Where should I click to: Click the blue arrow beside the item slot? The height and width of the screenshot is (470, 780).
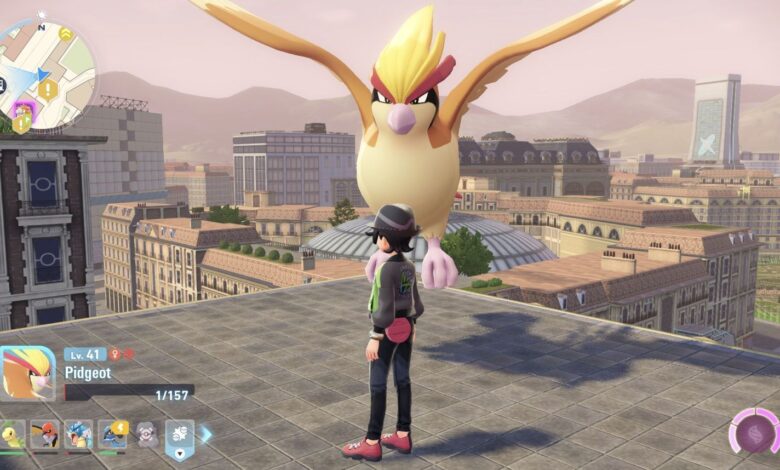(206, 434)
